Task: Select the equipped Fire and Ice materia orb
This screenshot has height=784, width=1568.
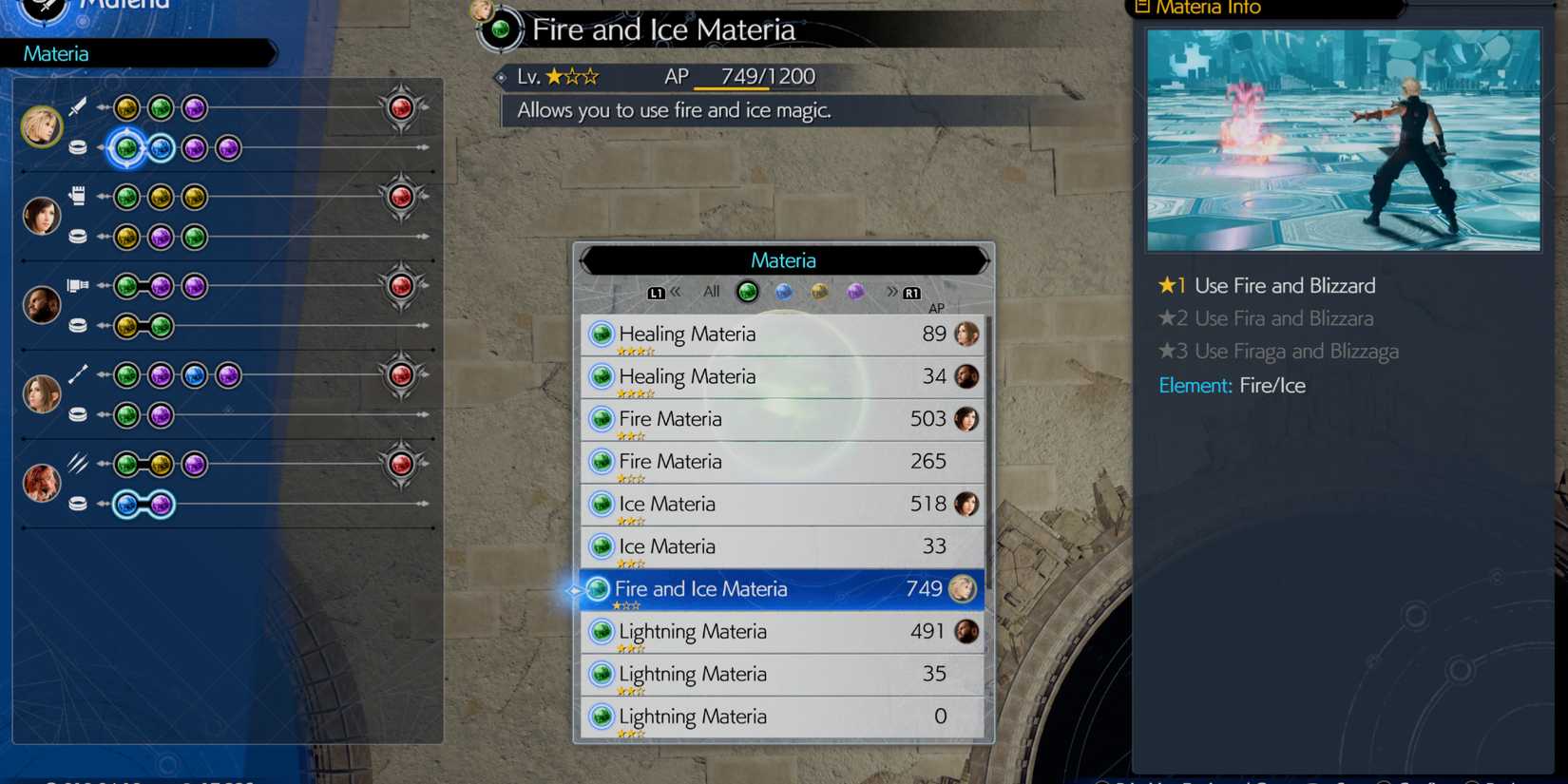Action: (125, 147)
